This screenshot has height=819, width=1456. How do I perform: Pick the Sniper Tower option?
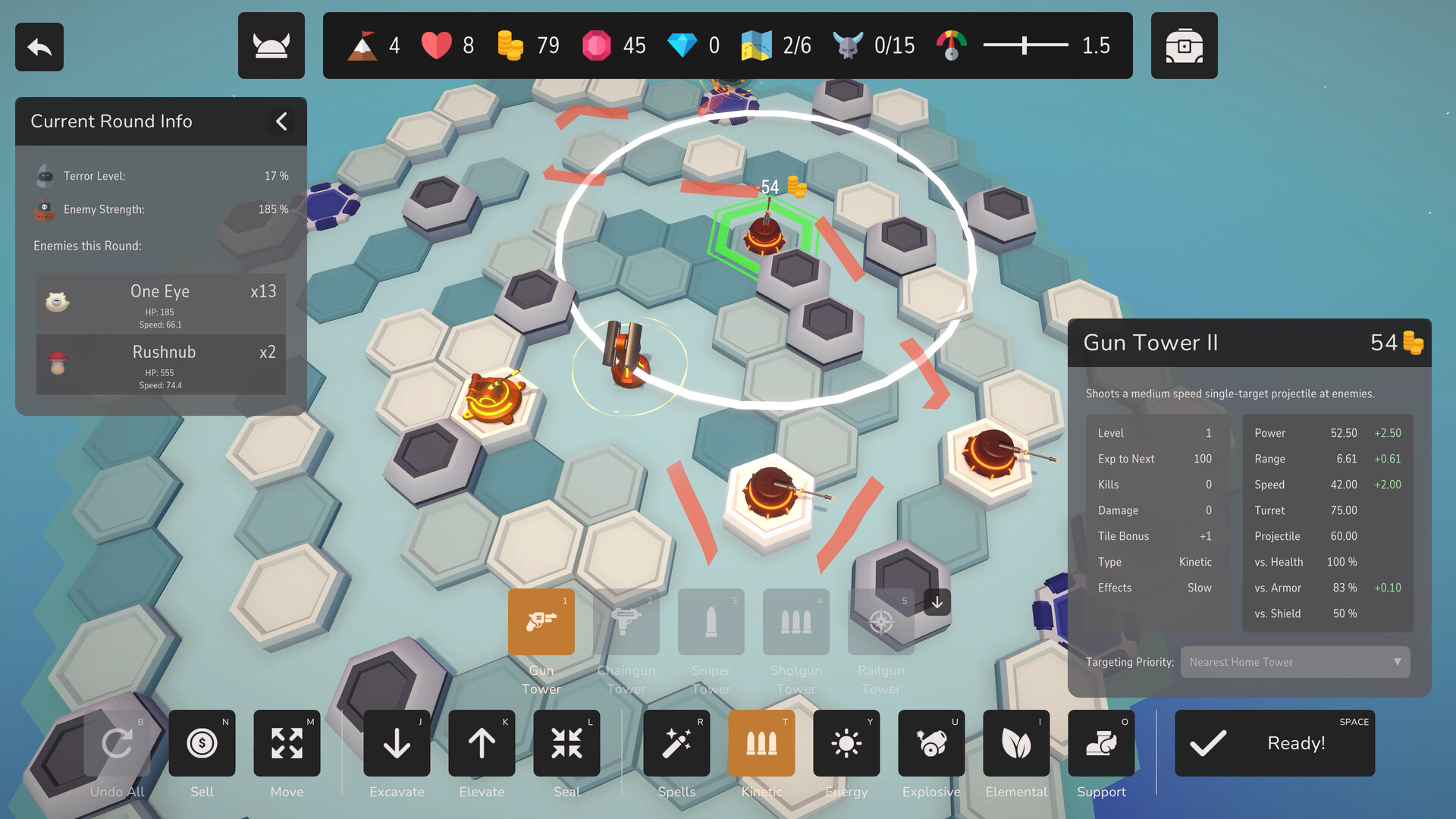(x=711, y=622)
